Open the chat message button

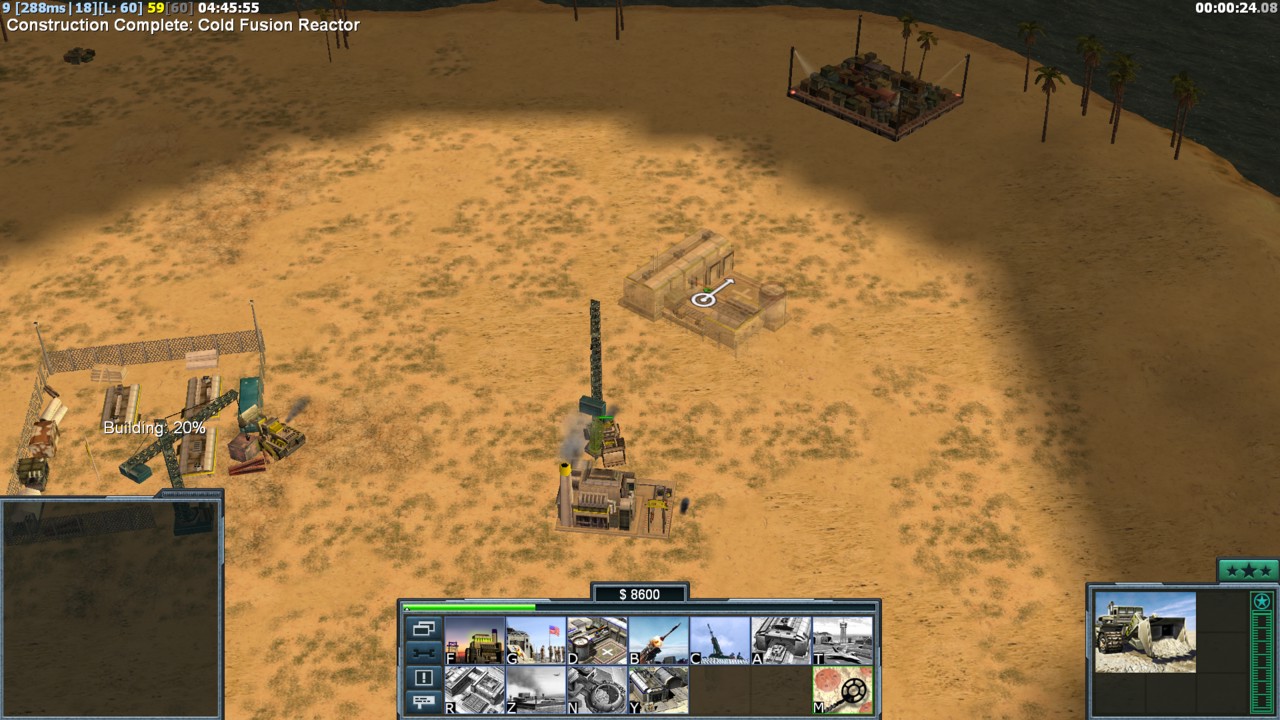pyautogui.click(x=423, y=701)
